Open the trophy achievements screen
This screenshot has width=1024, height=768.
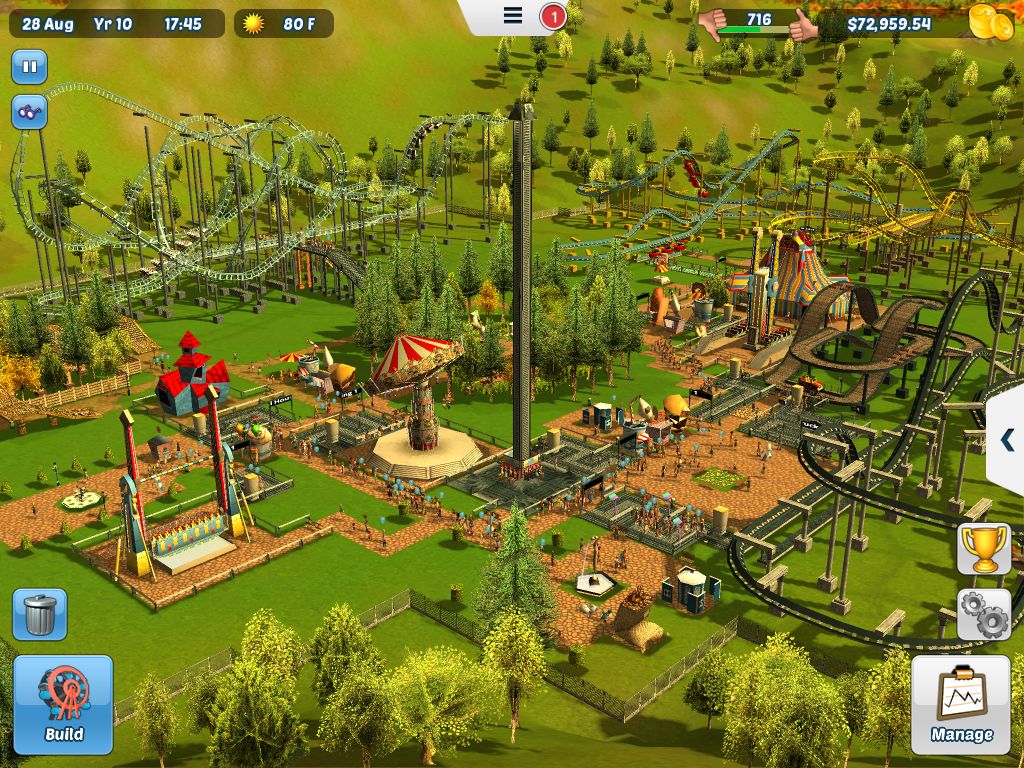(x=984, y=548)
